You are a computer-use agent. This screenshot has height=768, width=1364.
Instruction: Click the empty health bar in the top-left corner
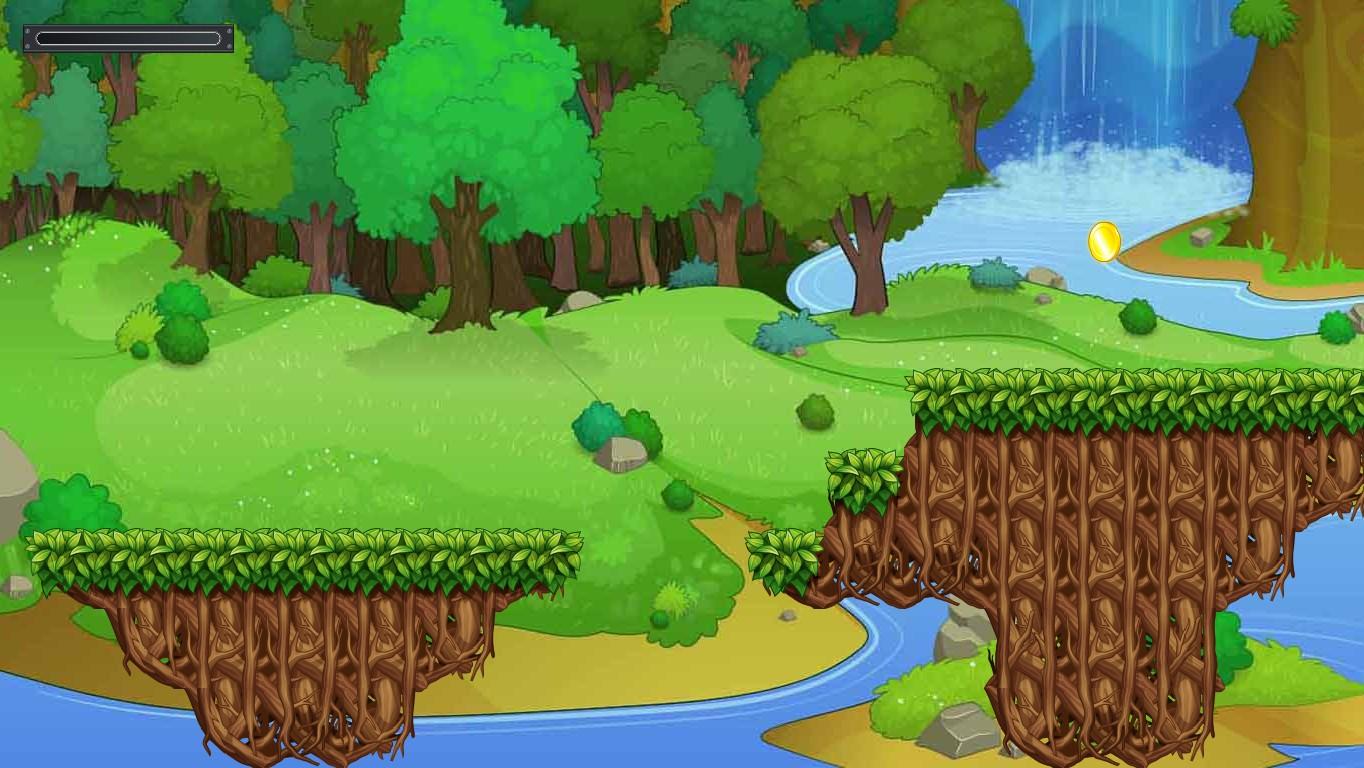click(127, 36)
